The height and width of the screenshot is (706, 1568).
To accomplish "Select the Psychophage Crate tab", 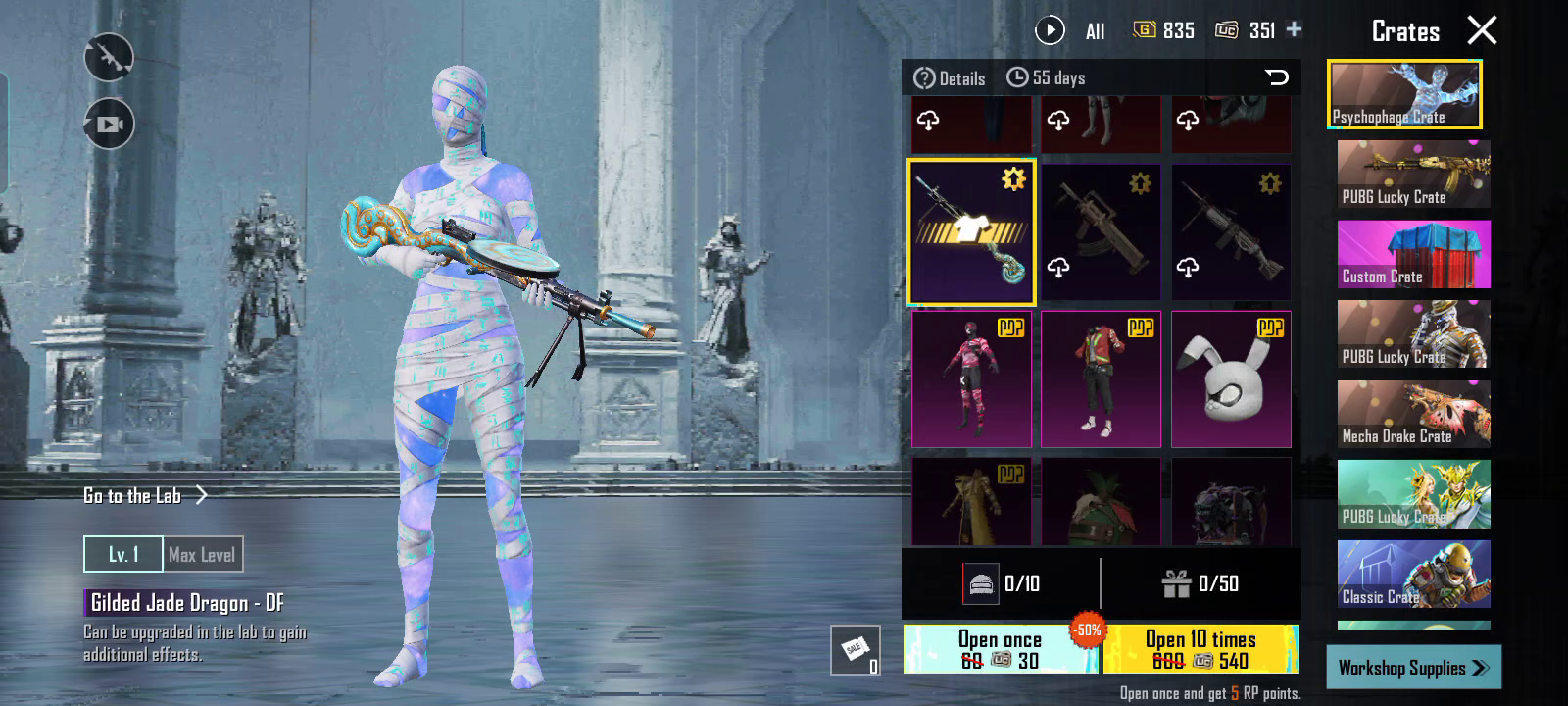I will click(1404, 95).
